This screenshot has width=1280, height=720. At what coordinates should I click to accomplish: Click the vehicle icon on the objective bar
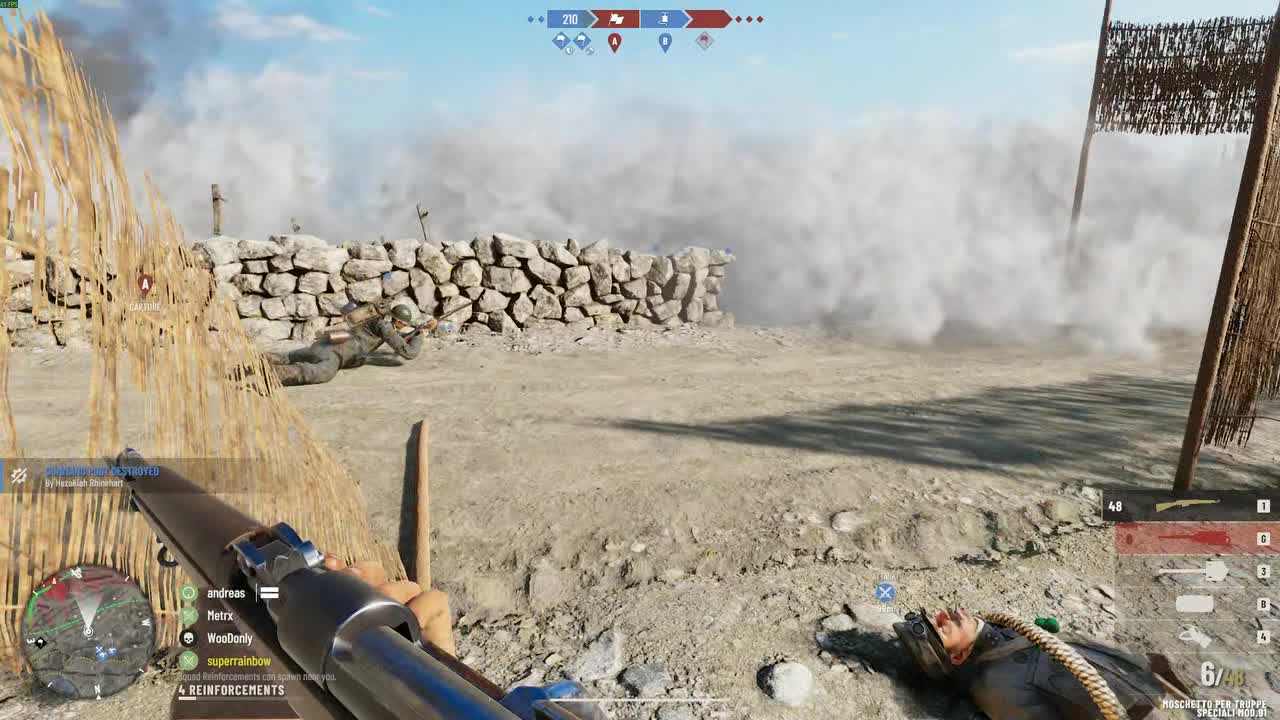(664, 19)
